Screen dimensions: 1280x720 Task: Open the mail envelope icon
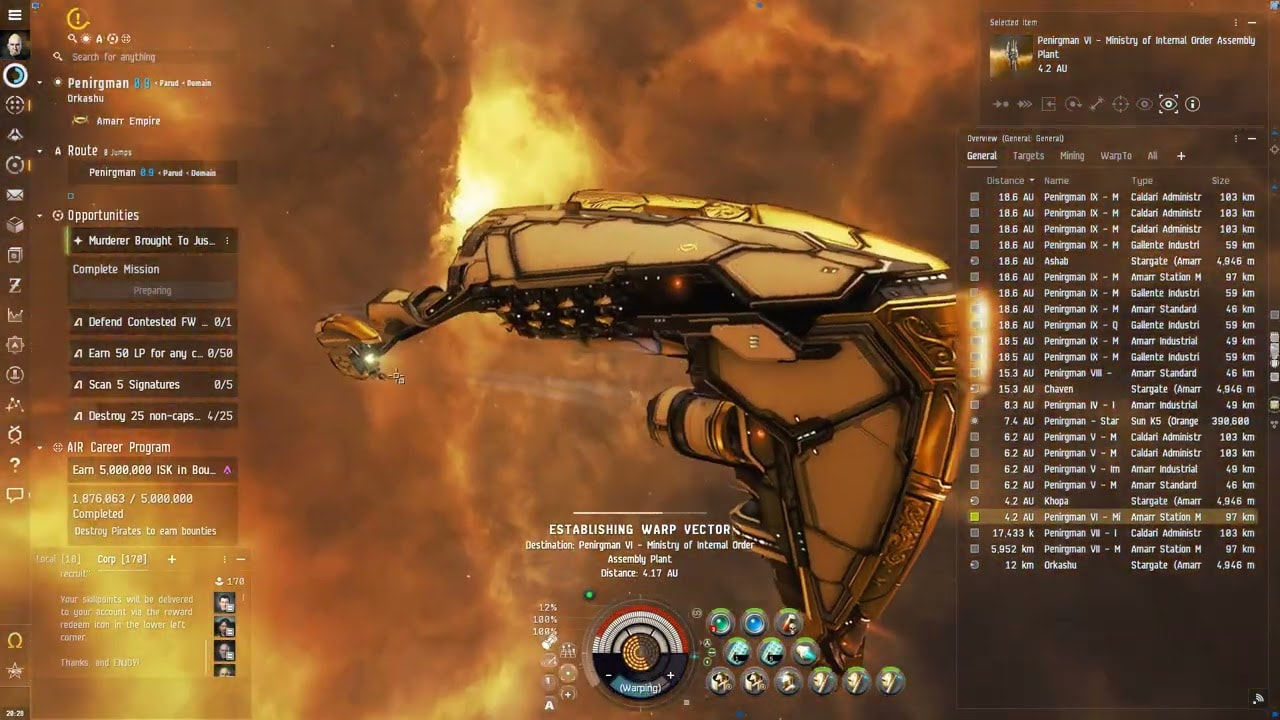click(x=15, y=195)
